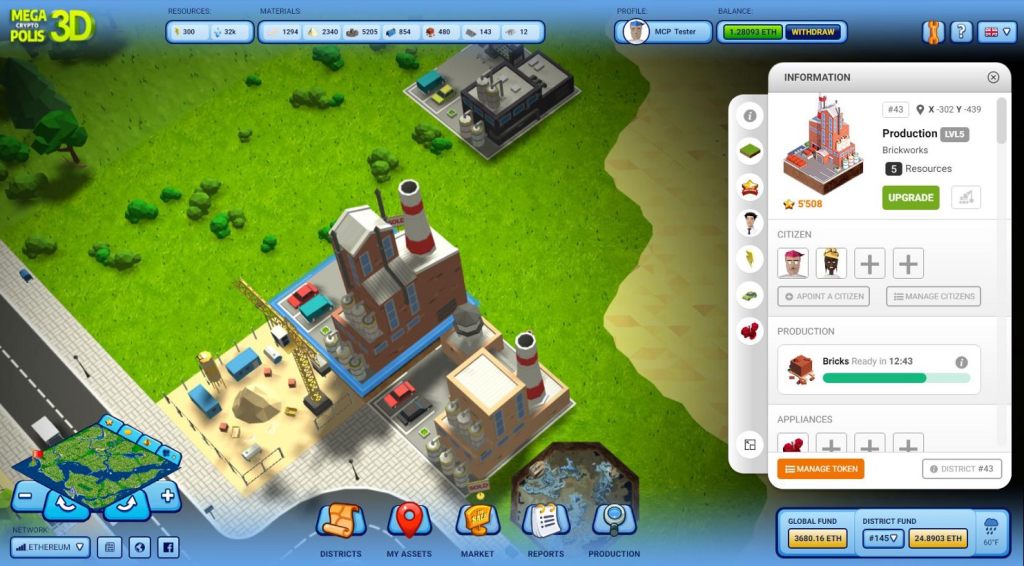Upgrade the Brickworks building

(x=910, y=197)
